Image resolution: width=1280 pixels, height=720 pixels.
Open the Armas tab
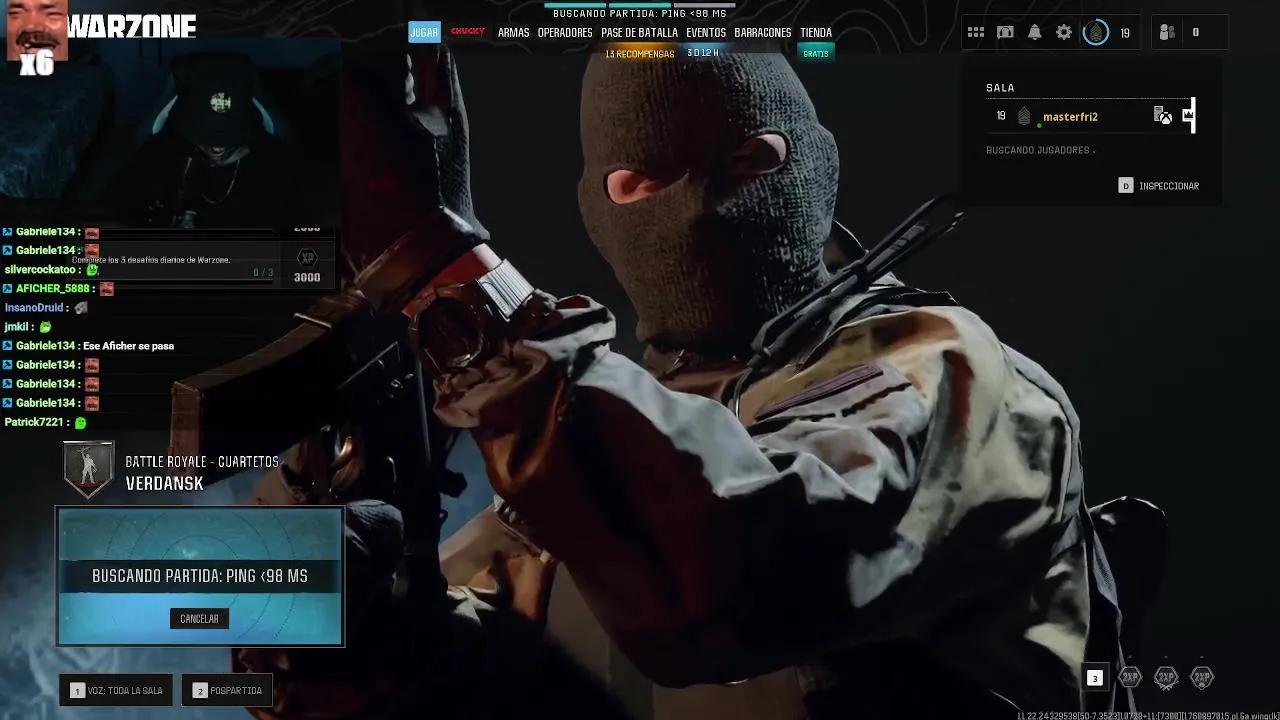tap(513, 32)
